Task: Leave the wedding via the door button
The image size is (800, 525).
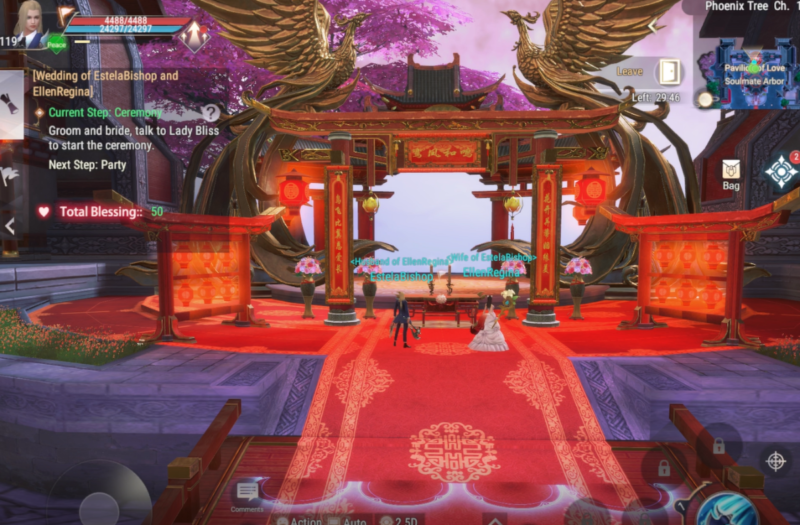Action: click(668, 72)
